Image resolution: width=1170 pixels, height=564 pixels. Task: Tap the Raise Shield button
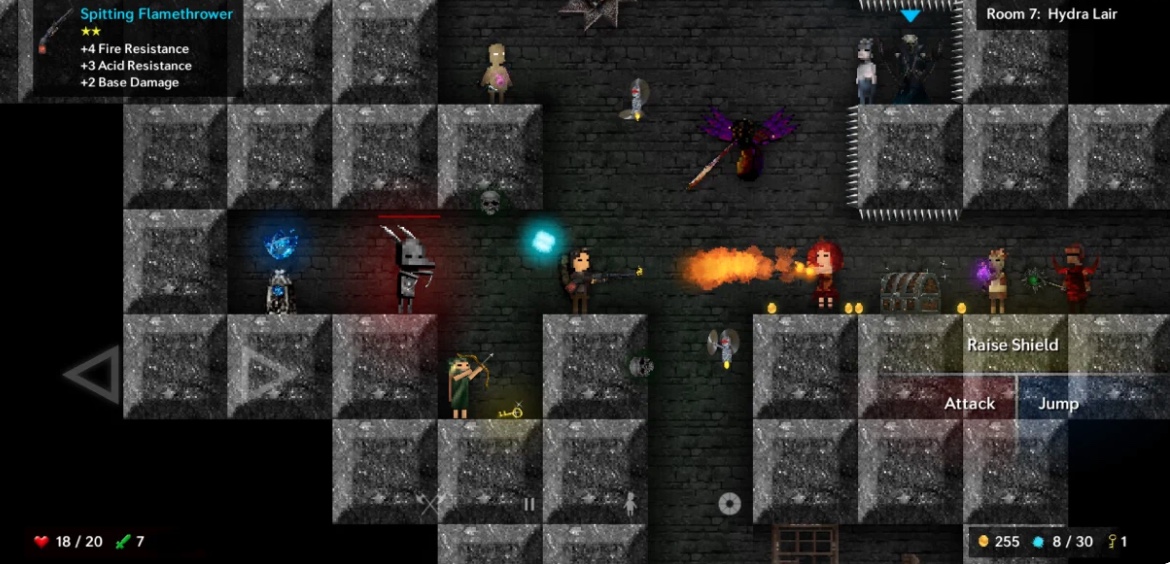(1012, 345)
